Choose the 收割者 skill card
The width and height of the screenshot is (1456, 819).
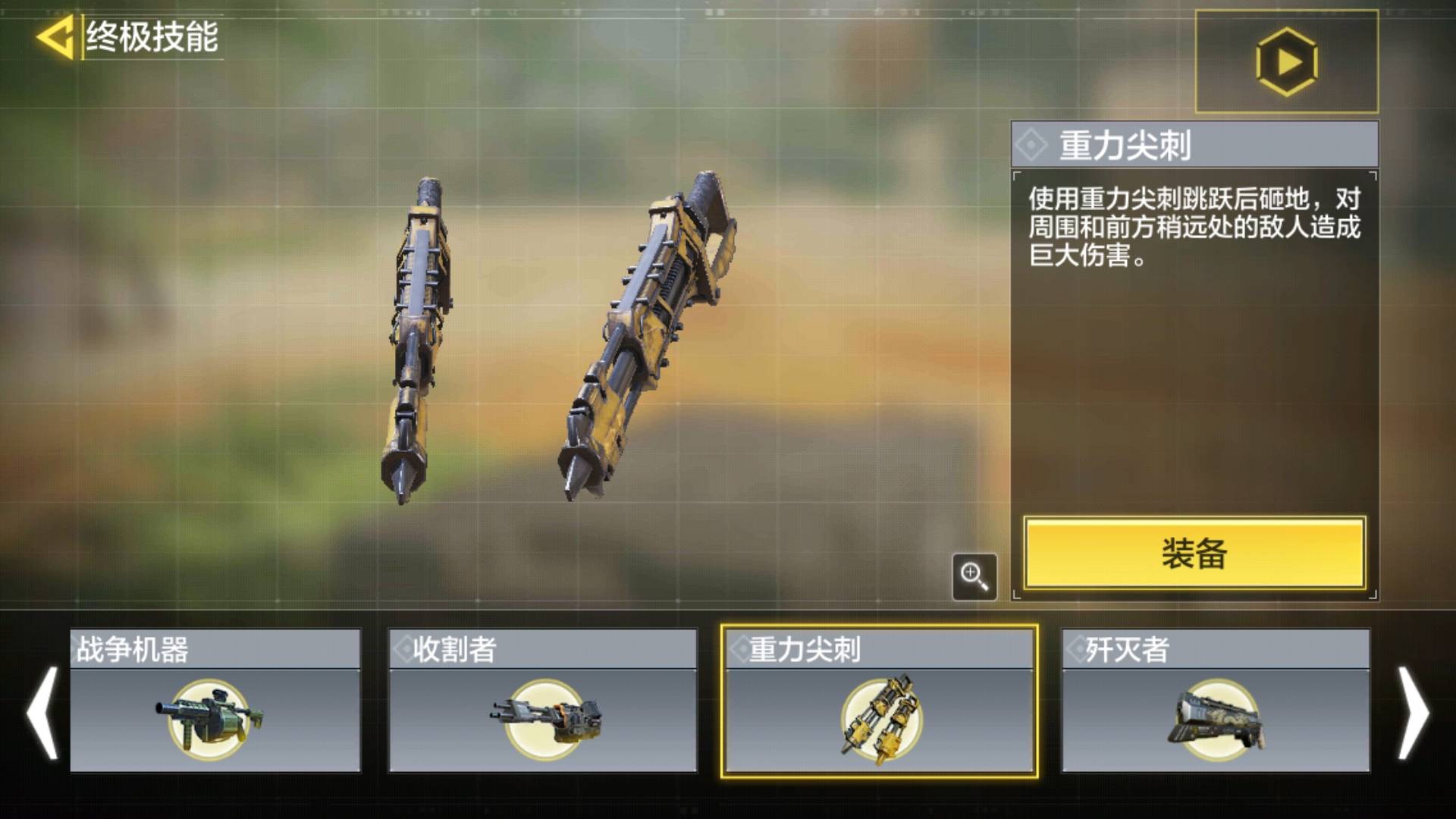tap(542, 701)
